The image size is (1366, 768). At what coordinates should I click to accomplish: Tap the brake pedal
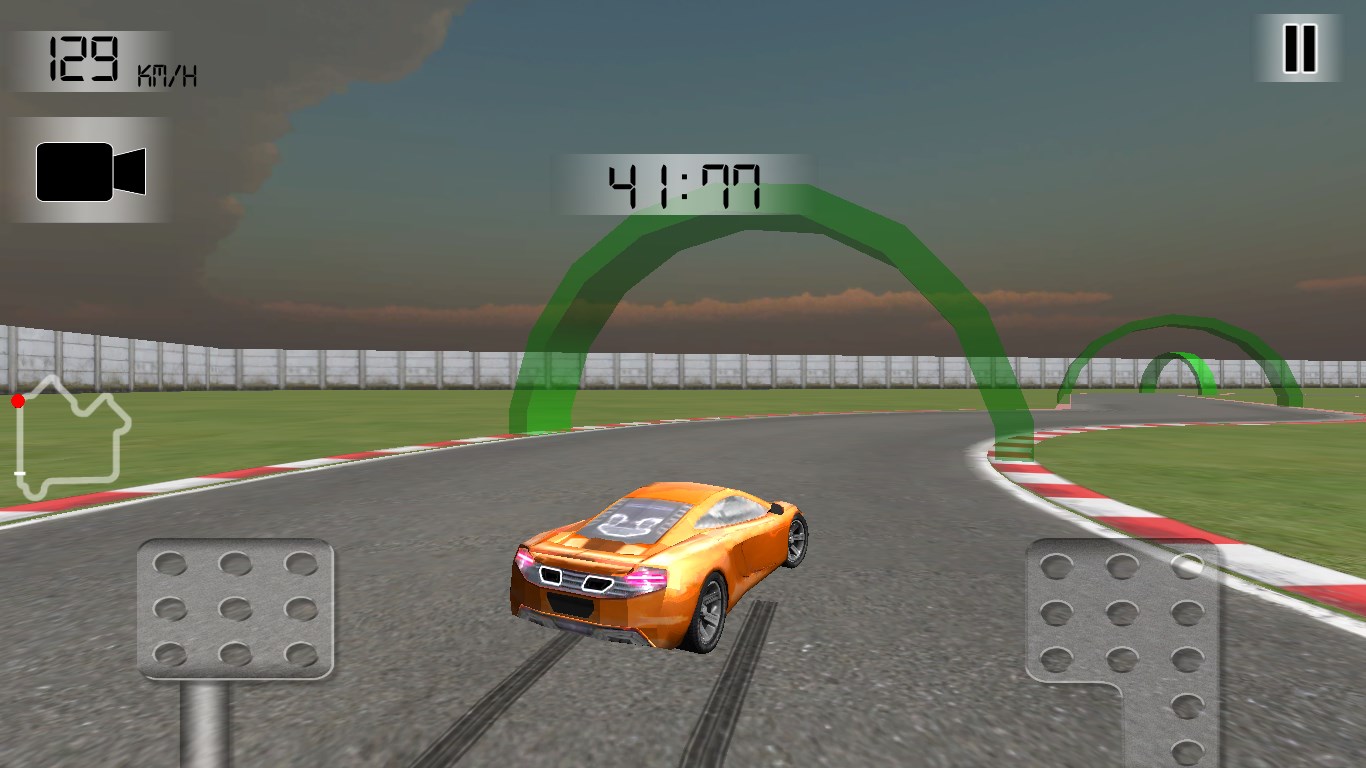[235, 609]
